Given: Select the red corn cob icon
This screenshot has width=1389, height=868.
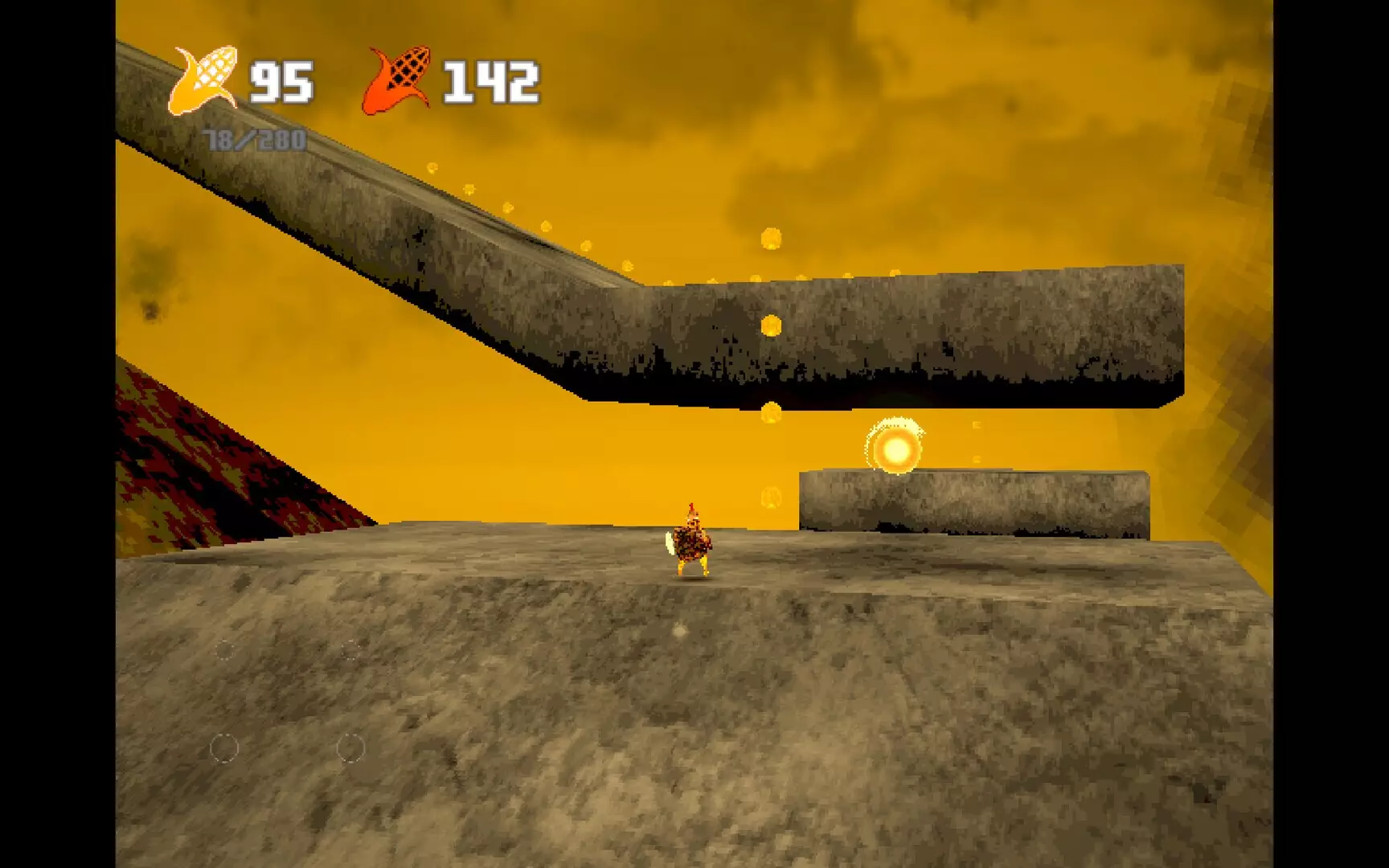Looking at the screenshot, I should coord(399,80).
